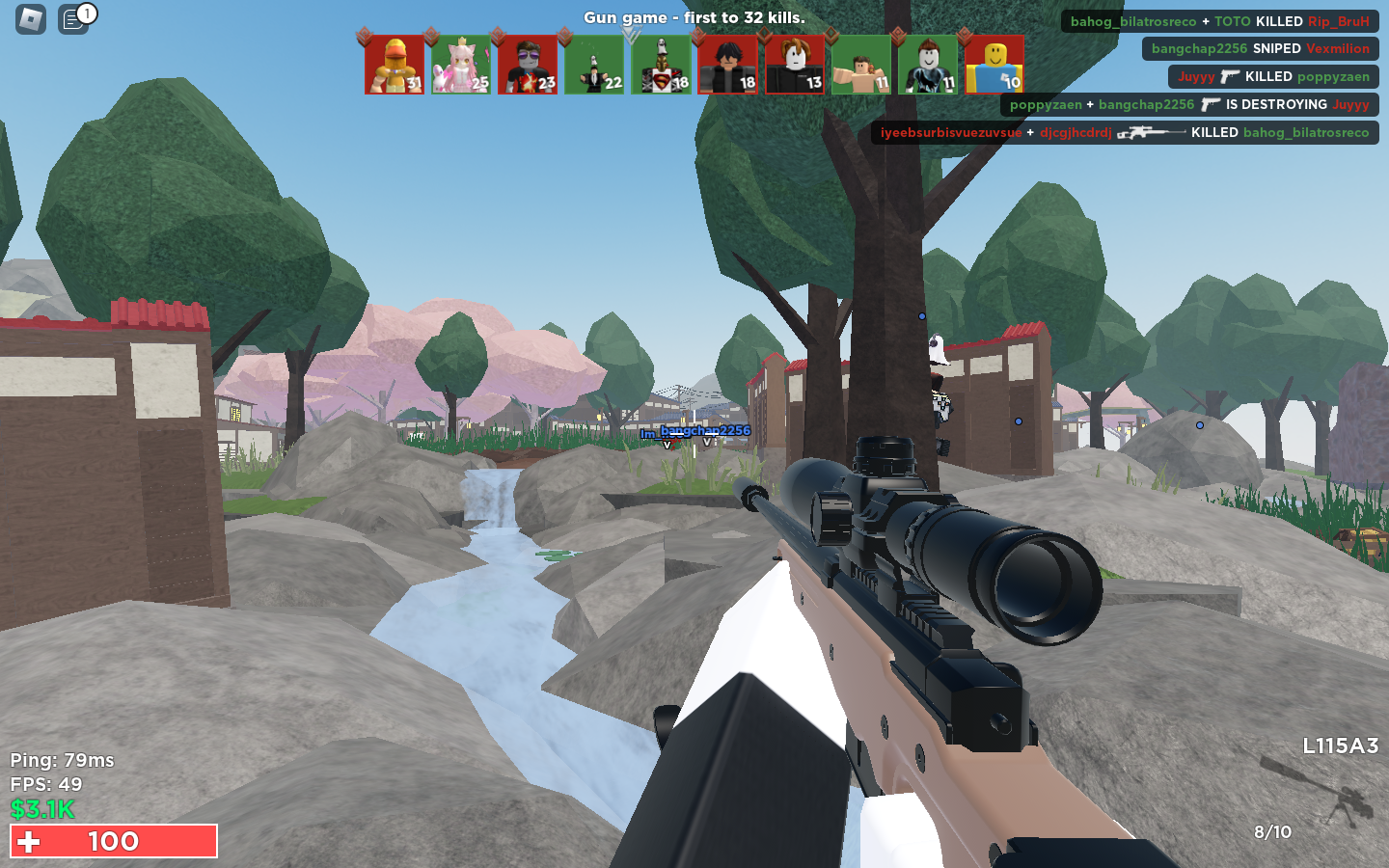Image resolution: width=1389 pixels, height=868 pixels.
Task: Select the duck avatar with 31 kills
Action: click(395, 65)
